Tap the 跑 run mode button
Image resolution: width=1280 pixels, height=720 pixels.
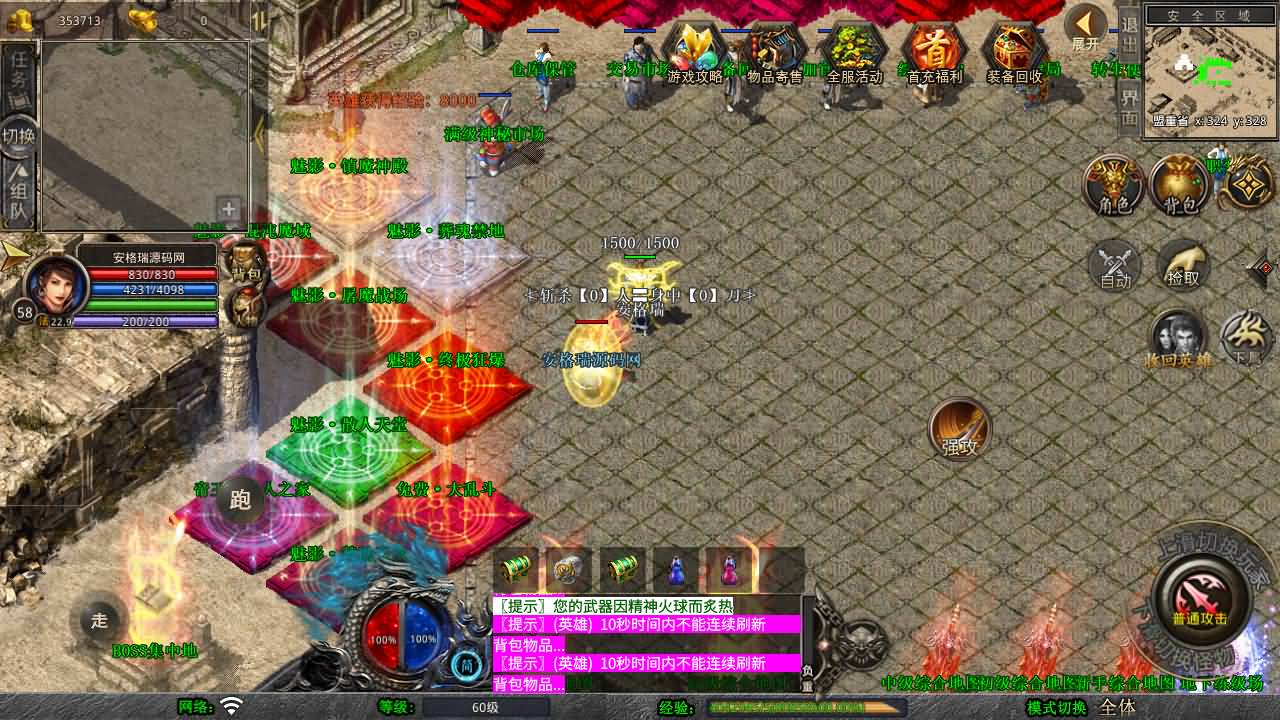point(241,500)
